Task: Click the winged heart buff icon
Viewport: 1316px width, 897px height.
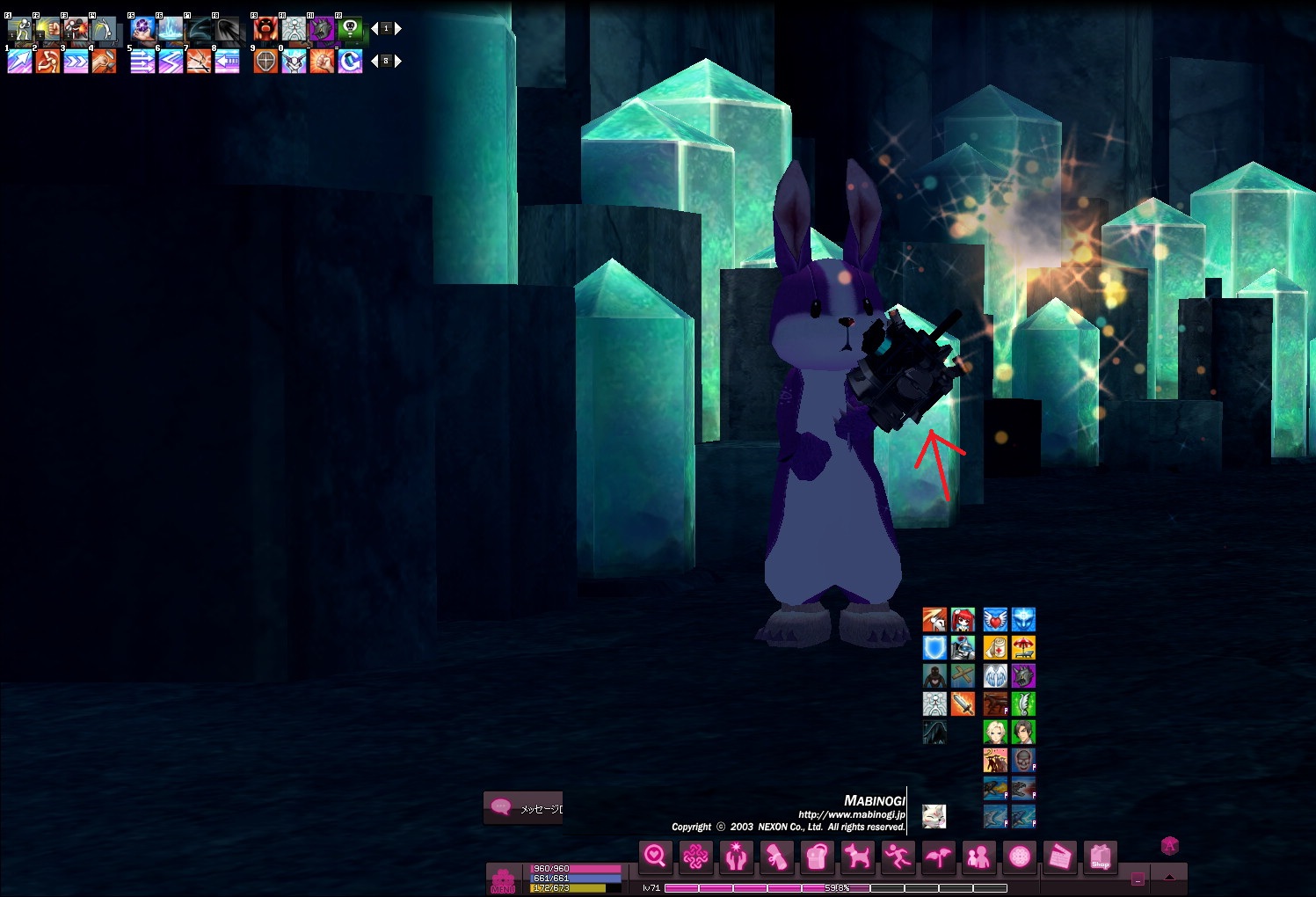Action: 995,620
